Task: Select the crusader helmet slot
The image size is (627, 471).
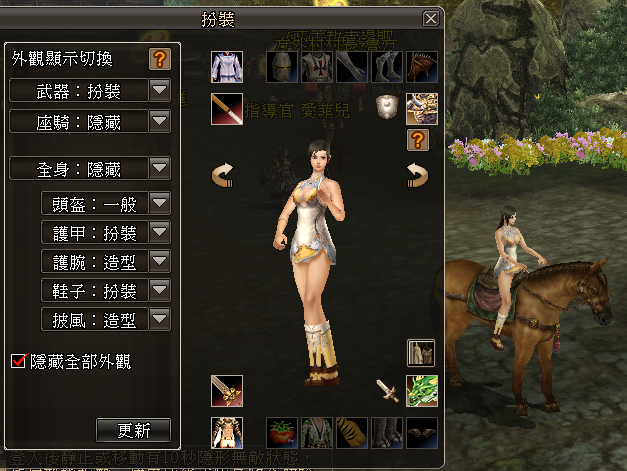Action: coord(284,67)
